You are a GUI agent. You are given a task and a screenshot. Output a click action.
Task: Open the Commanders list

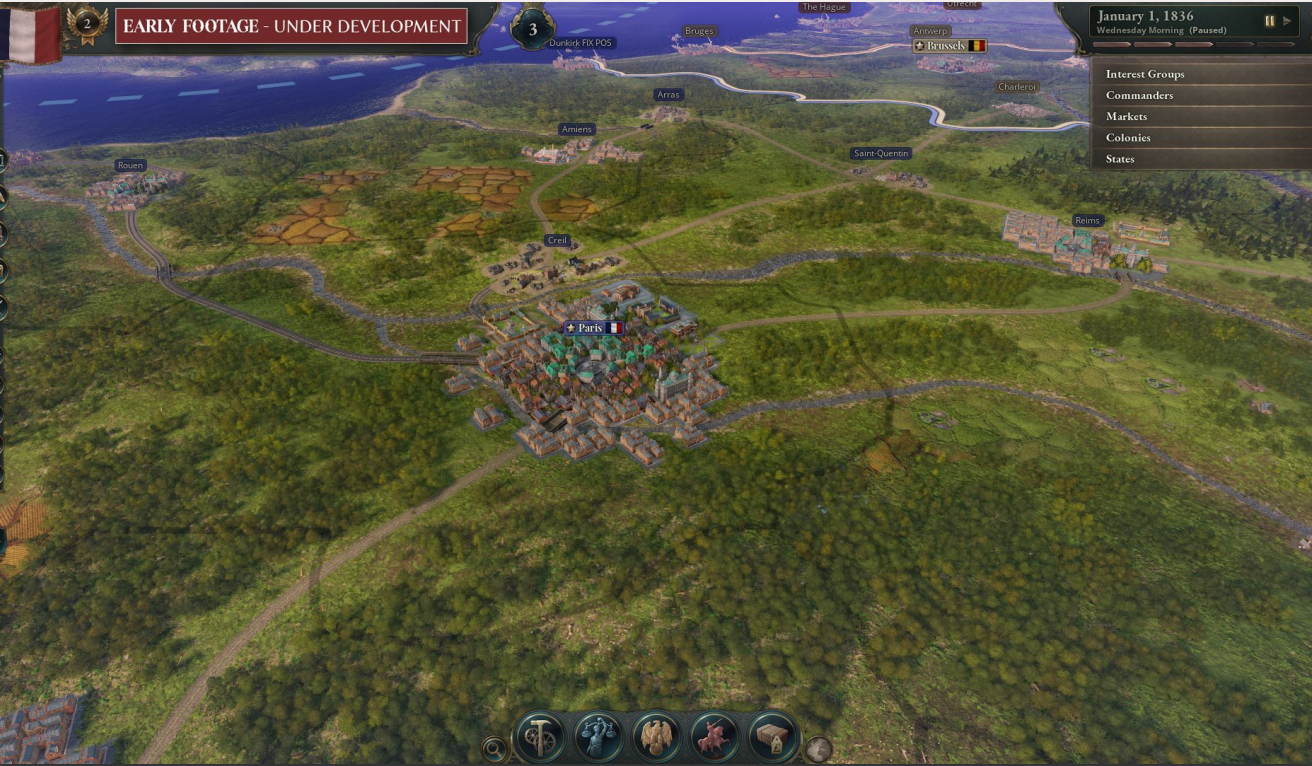[1139, 95]
